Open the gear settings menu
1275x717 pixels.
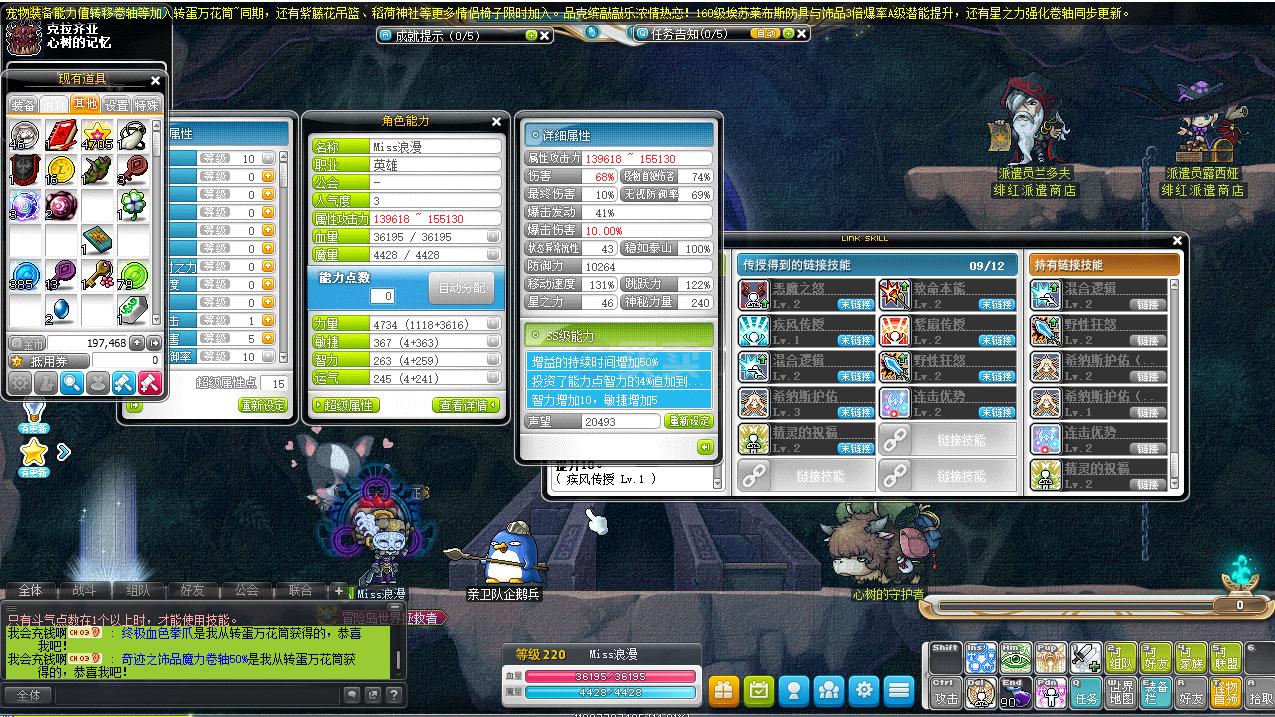pos(865,690)
